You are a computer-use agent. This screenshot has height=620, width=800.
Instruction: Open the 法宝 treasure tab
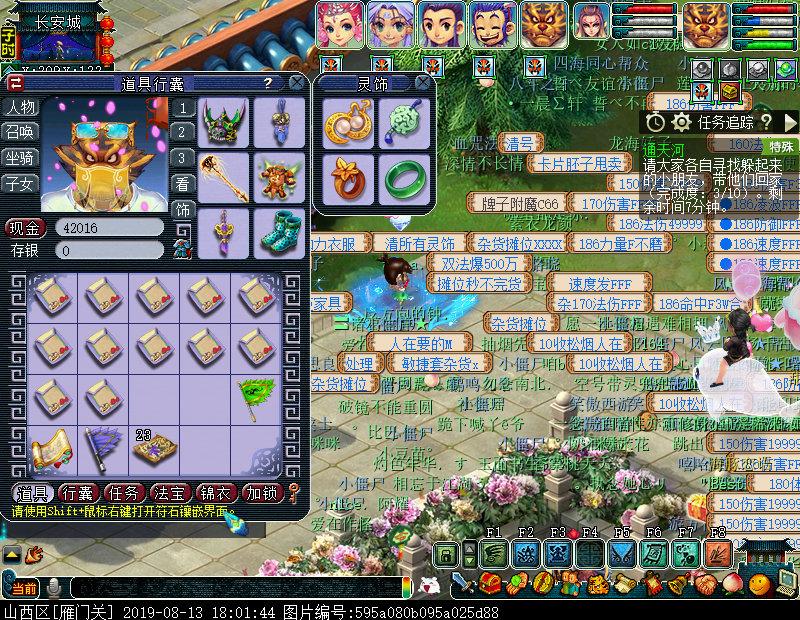[x=170, y=493]
